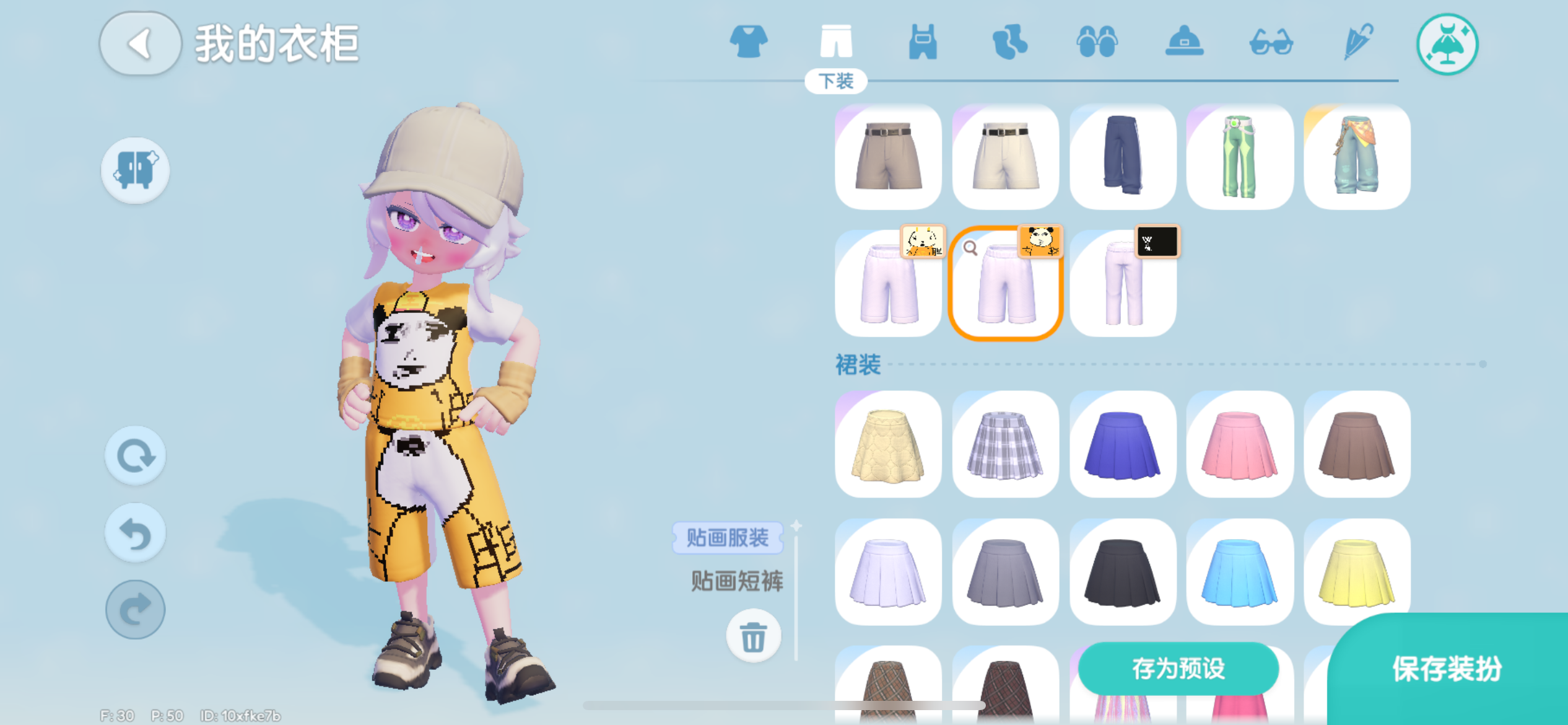Rotate the character with the rotate icon

coord(135,455)
